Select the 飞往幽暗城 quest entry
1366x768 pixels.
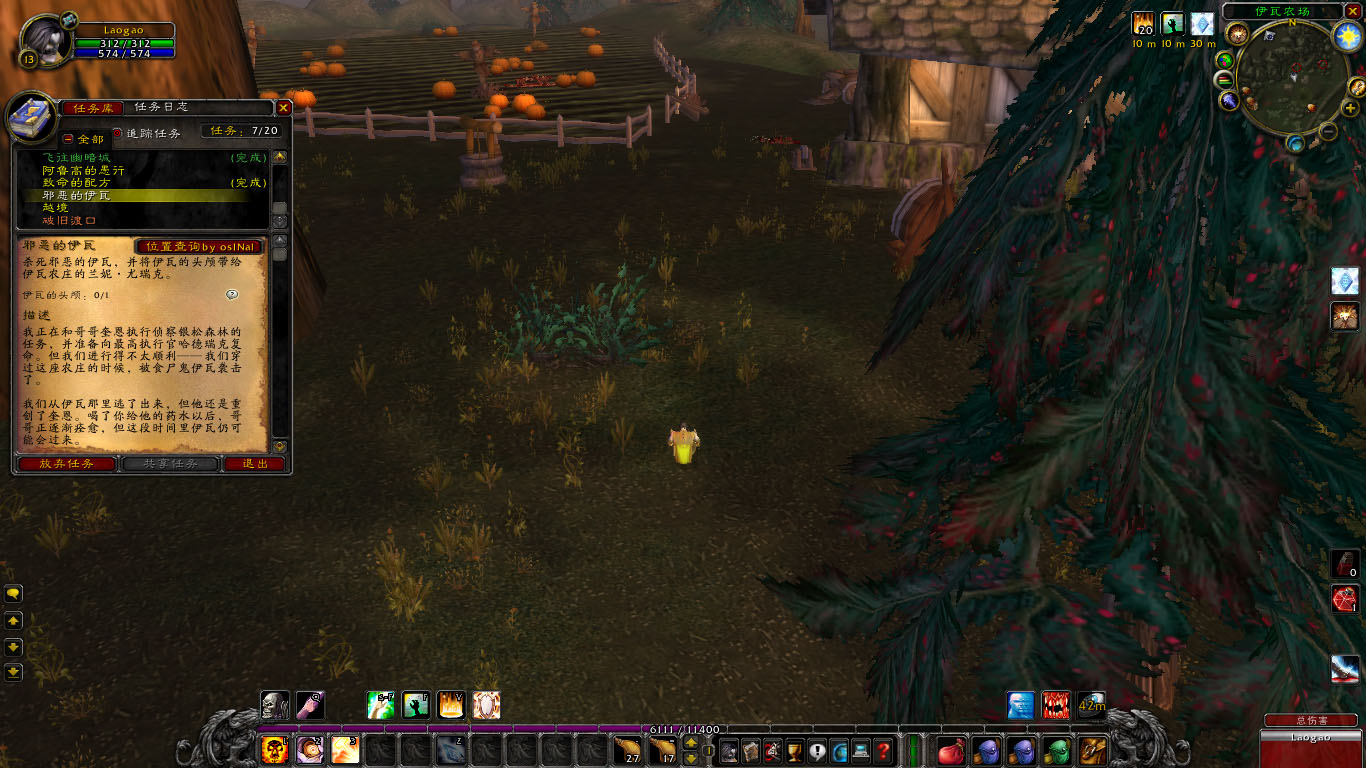pyautogui.click(x=76, y=158)
